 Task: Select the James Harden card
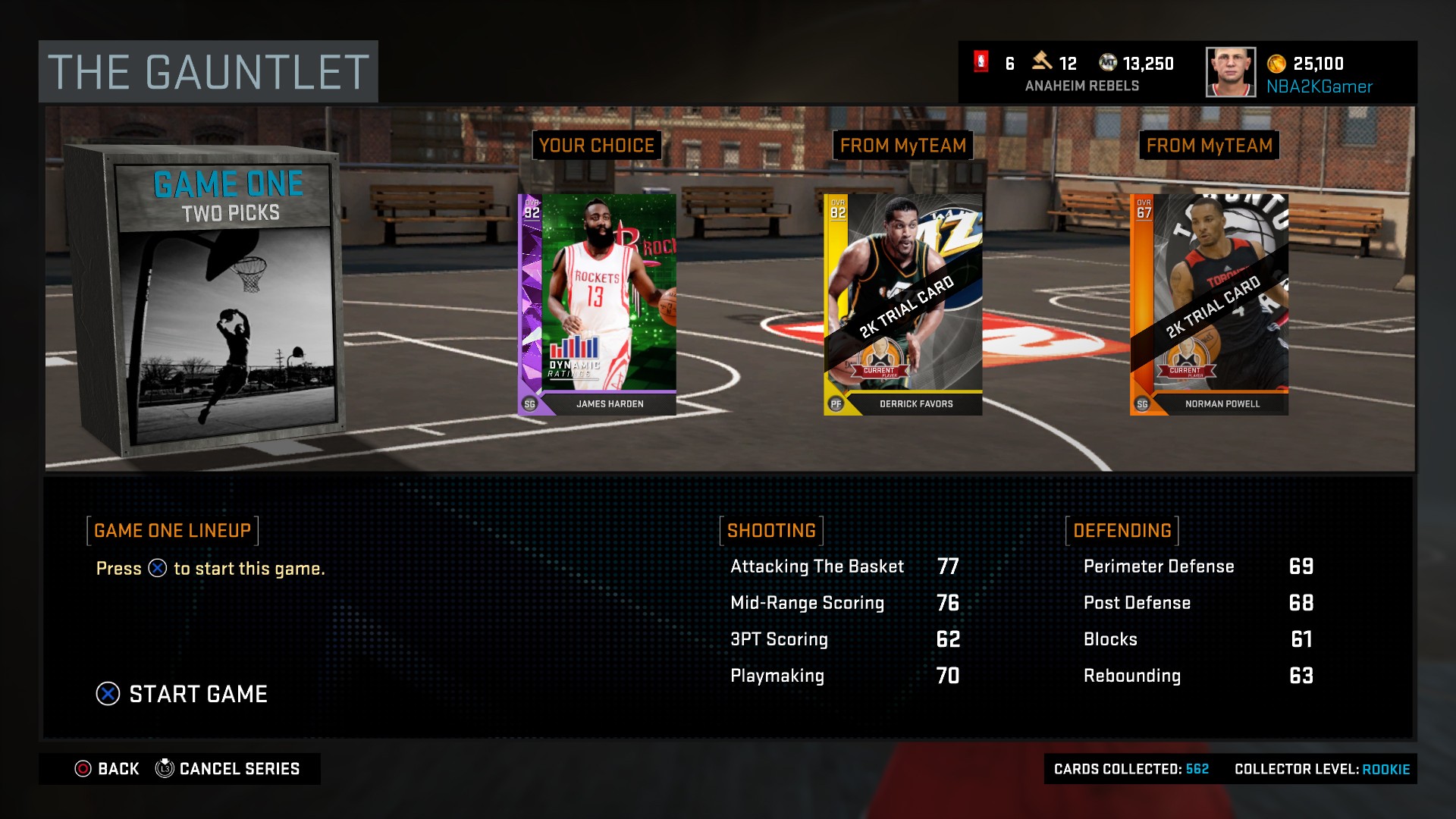598,304
